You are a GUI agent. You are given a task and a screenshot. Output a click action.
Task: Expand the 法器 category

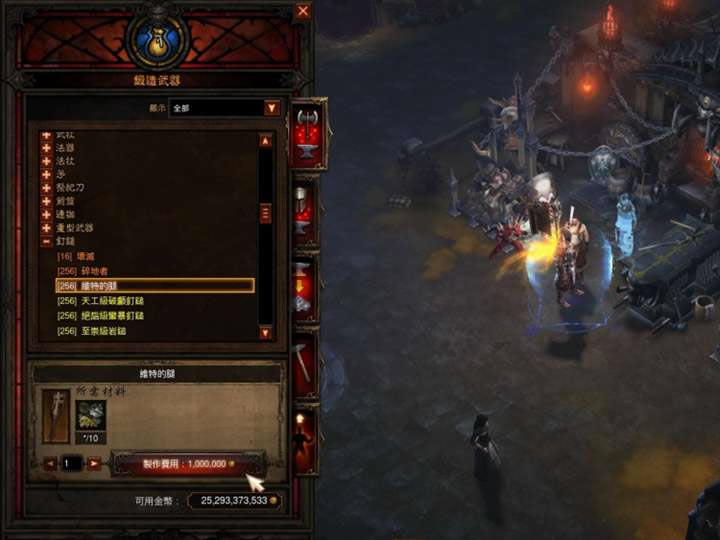46,147
